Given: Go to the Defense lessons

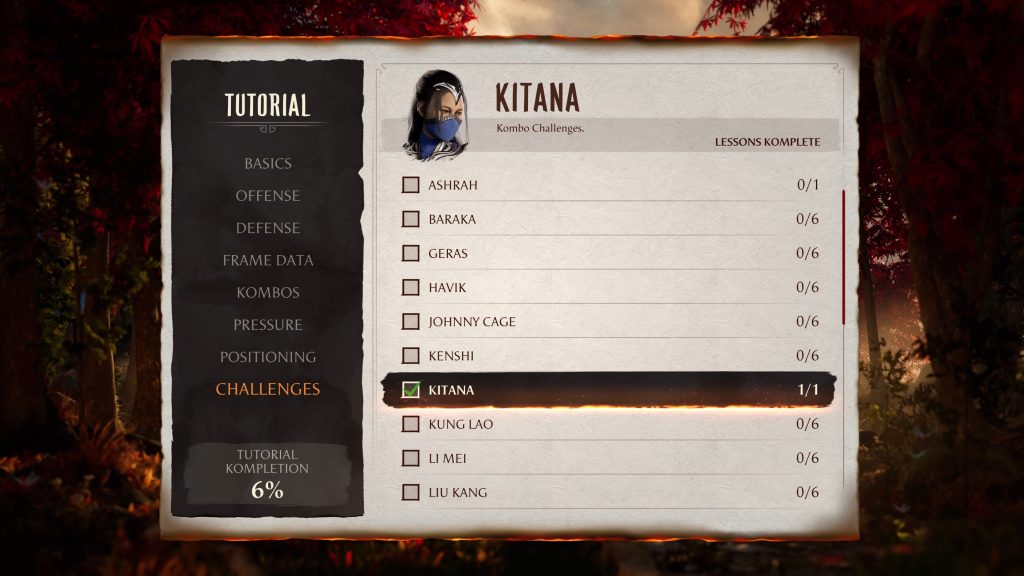Looking at the screenshot, I should point(267,228).
